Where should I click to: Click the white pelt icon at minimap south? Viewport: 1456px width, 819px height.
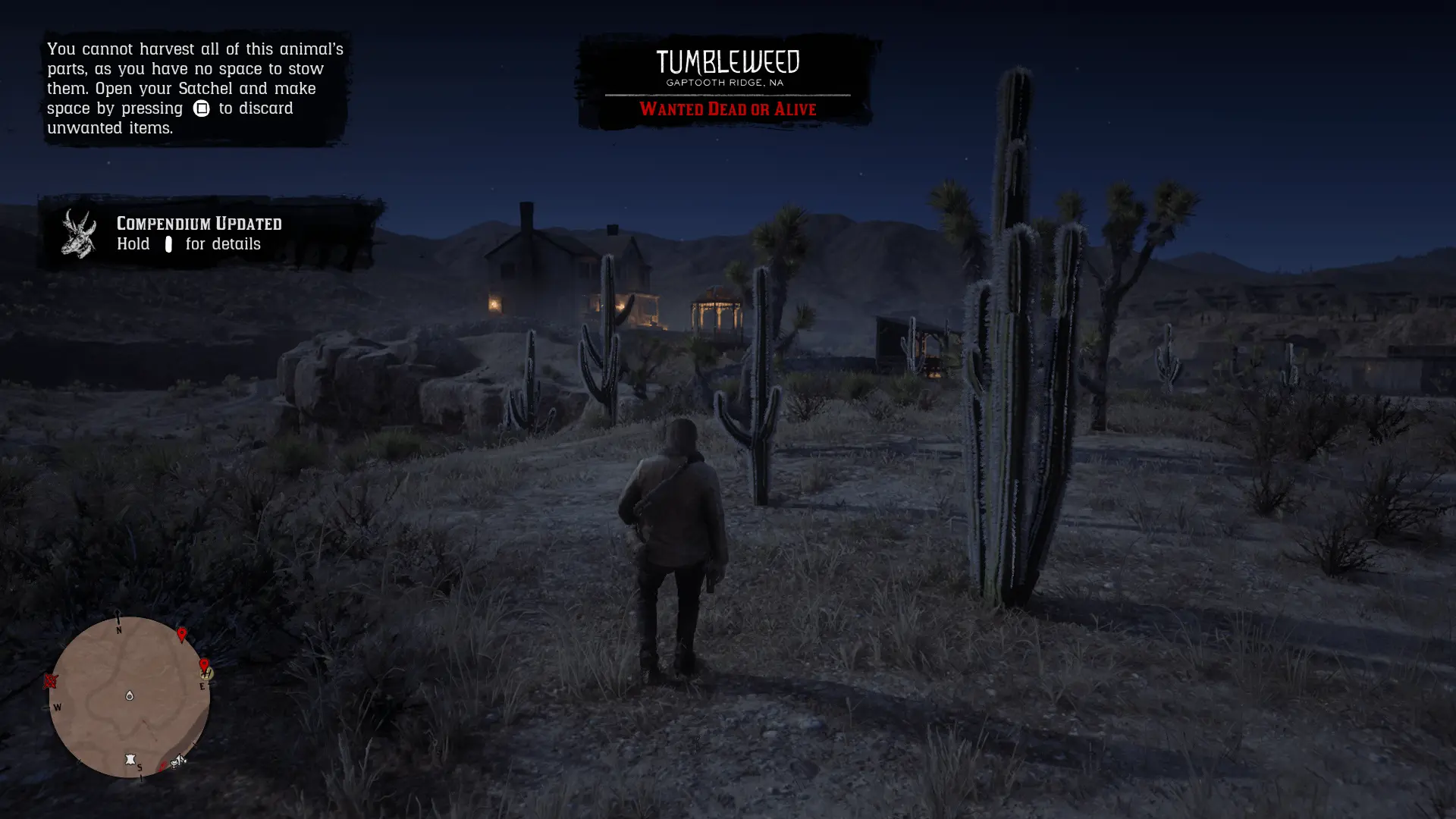click(130, 759)
